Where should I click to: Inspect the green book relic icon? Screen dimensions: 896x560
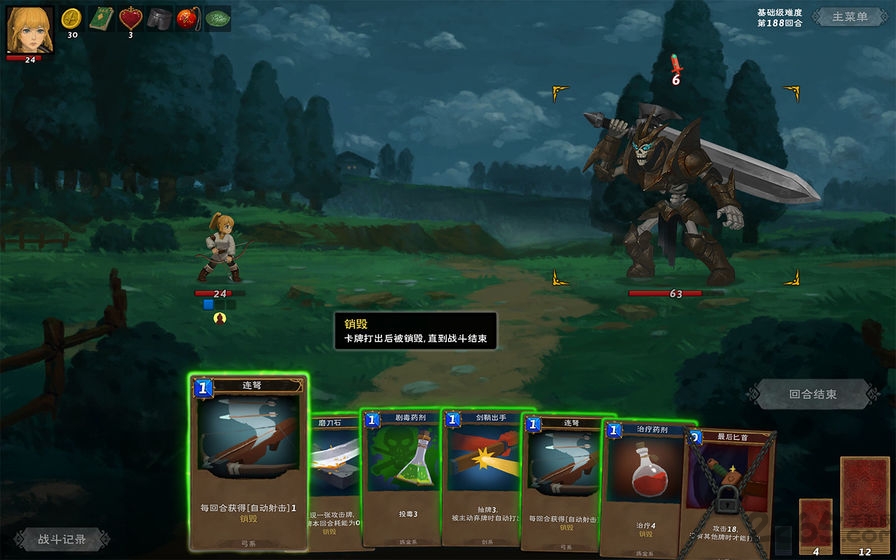[x=101, y=18]
